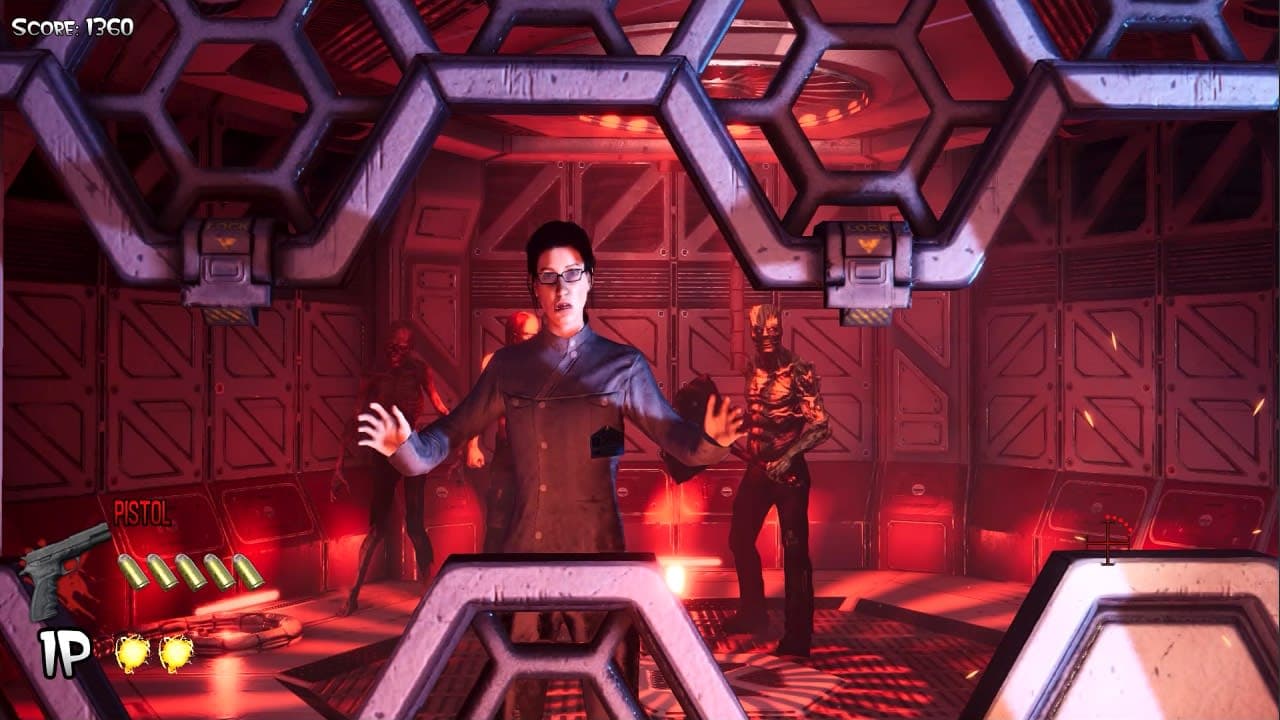Click the first grenade icon next to 1P
The width and height of the screenshot is (1280, 720).
[x=131, y=650]
